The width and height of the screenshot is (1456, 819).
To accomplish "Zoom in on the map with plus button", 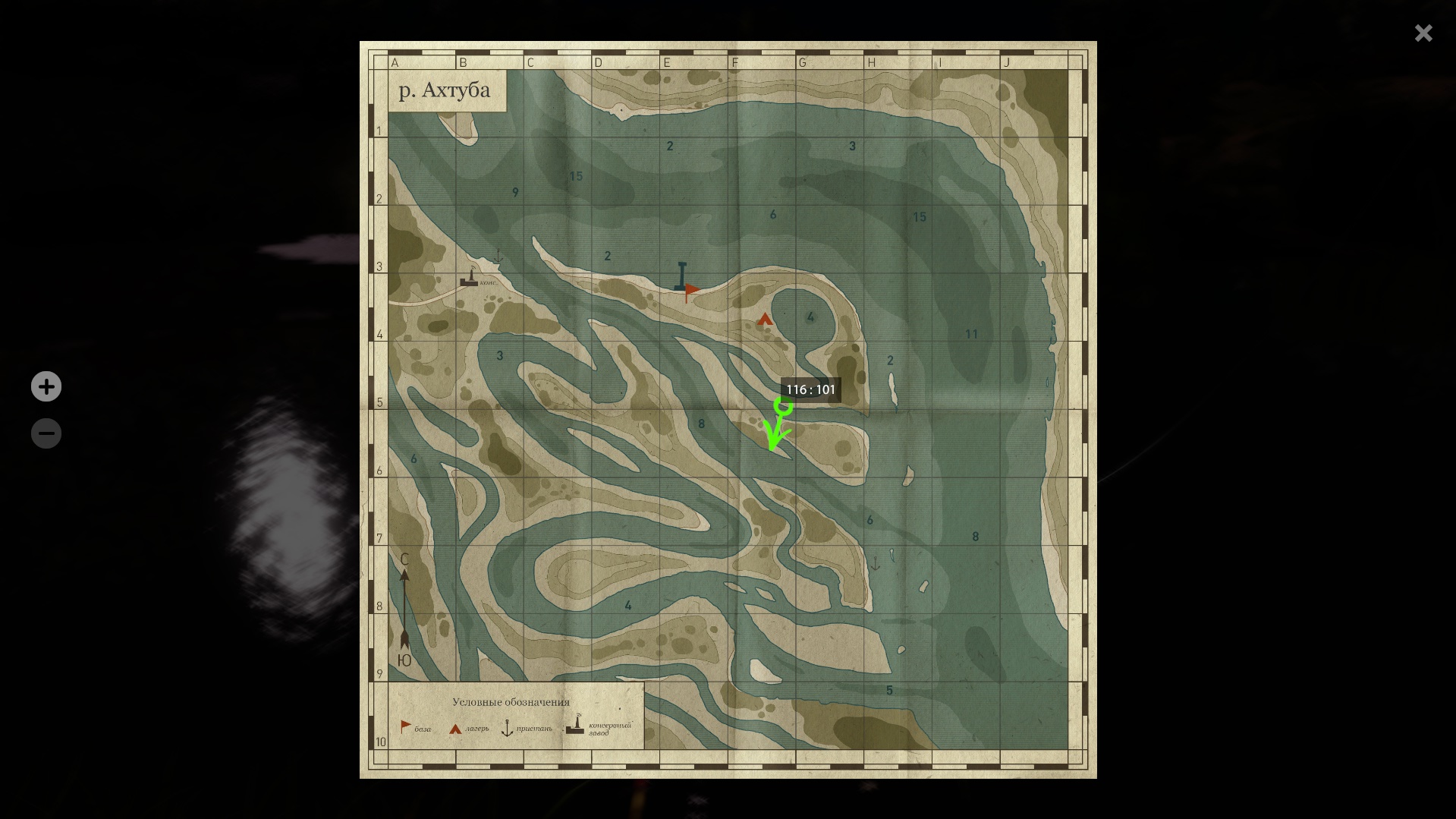I will (46, 386).
